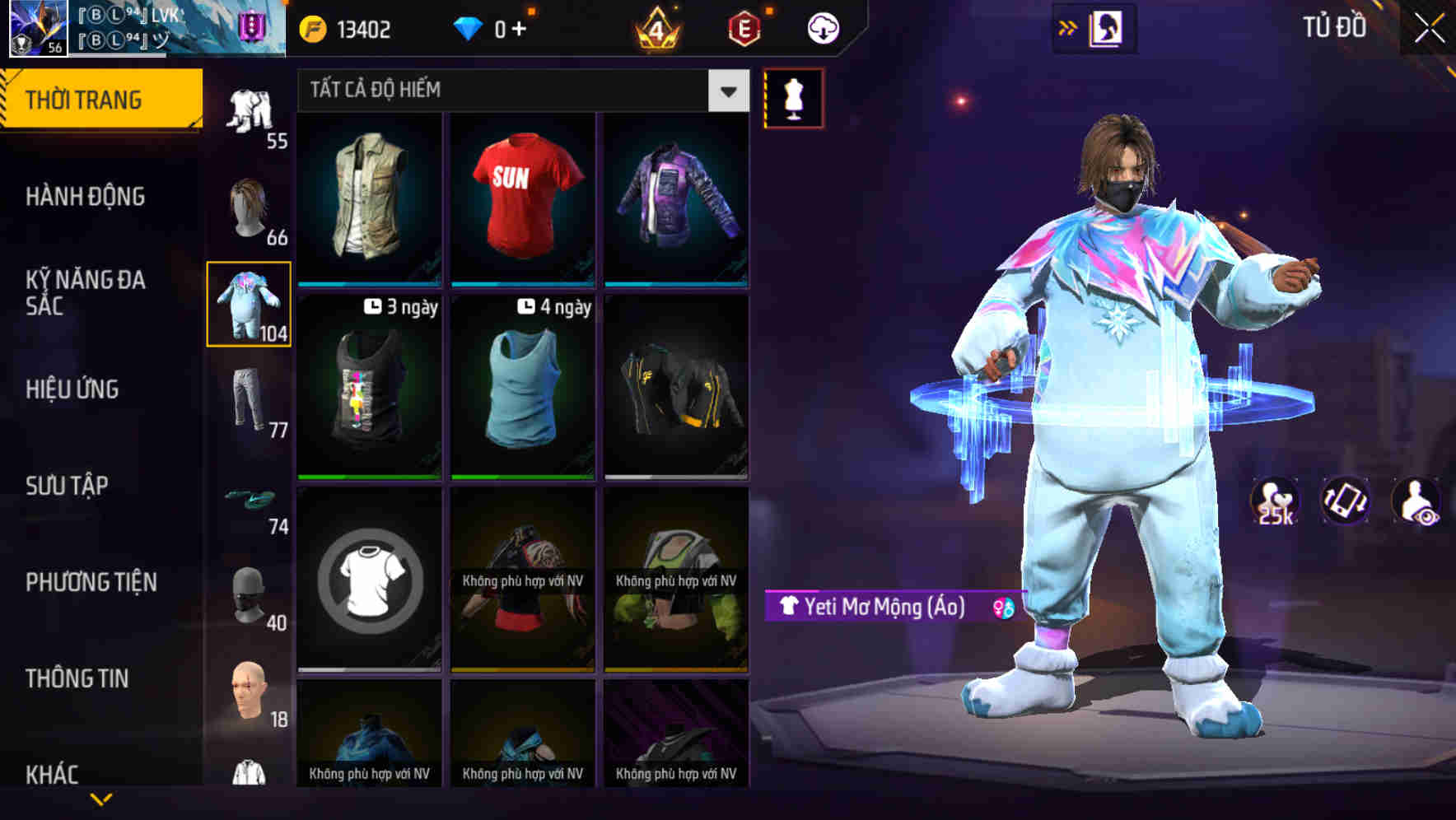Click the cloud download icon in top bar
The image size is (1456, 820).
pyautogui.click(x=823, y=27)
